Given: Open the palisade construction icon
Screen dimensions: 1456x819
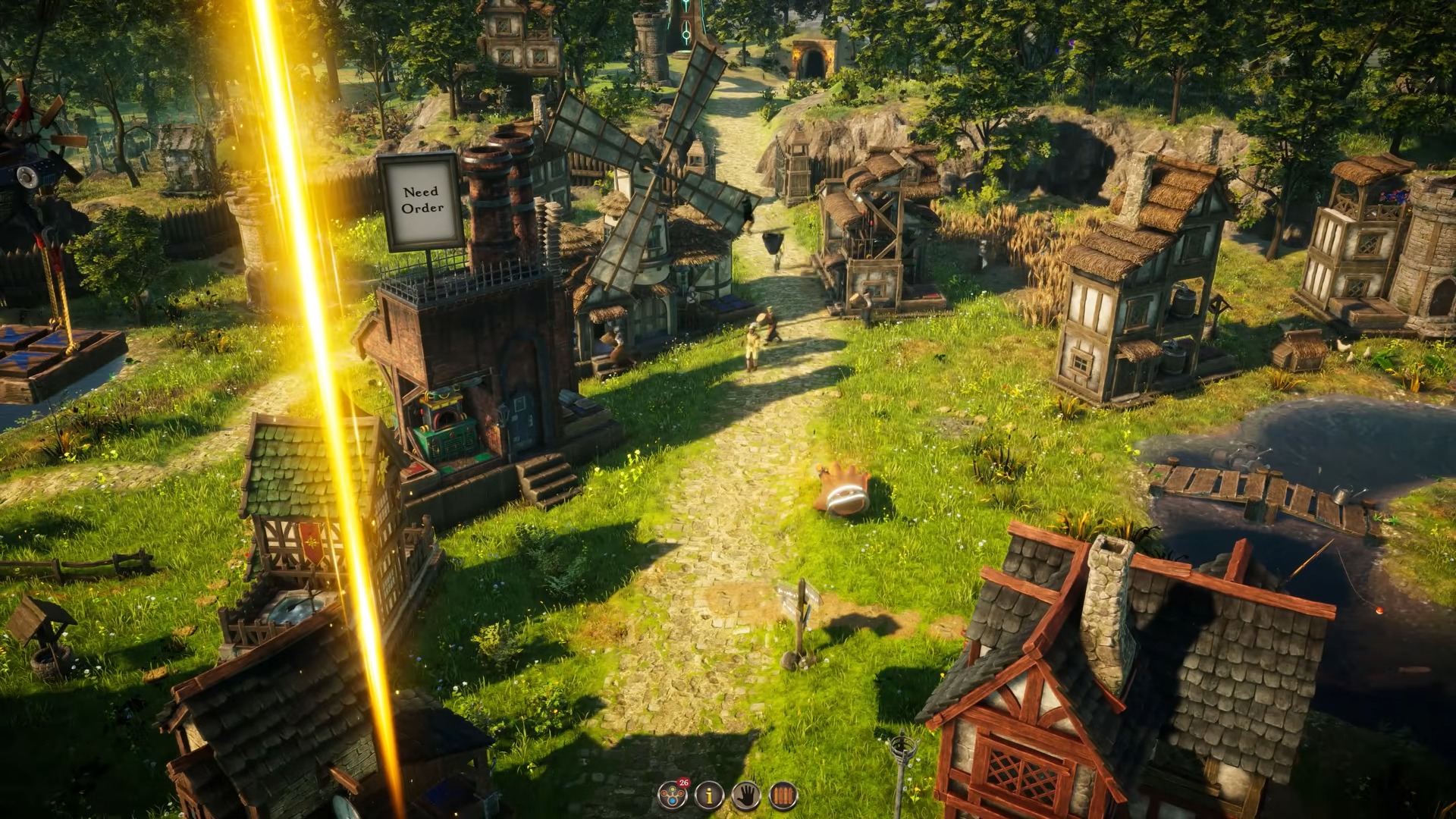Looking at the screenshot, I should tap(783, 794).
